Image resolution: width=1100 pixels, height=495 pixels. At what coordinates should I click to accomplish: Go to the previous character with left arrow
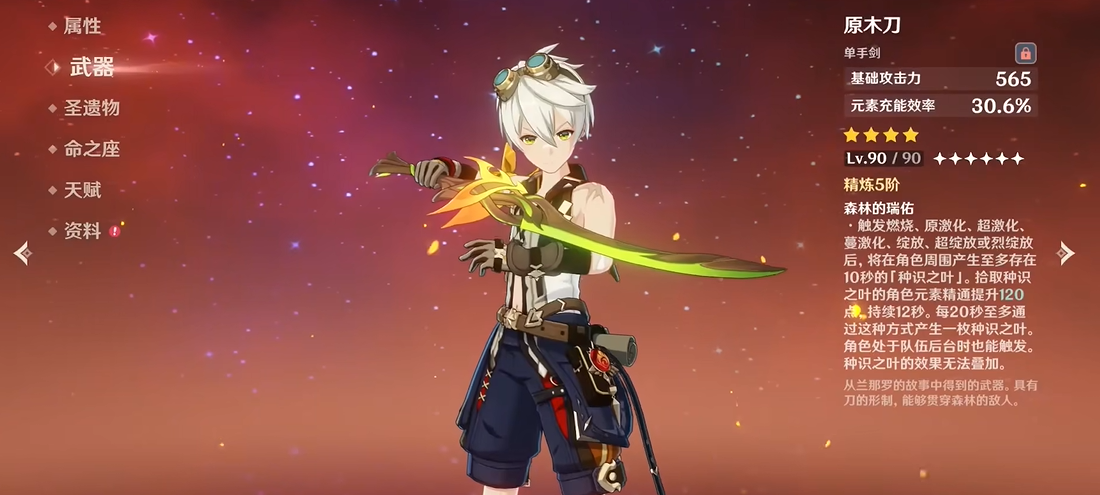tap(22, 254)
